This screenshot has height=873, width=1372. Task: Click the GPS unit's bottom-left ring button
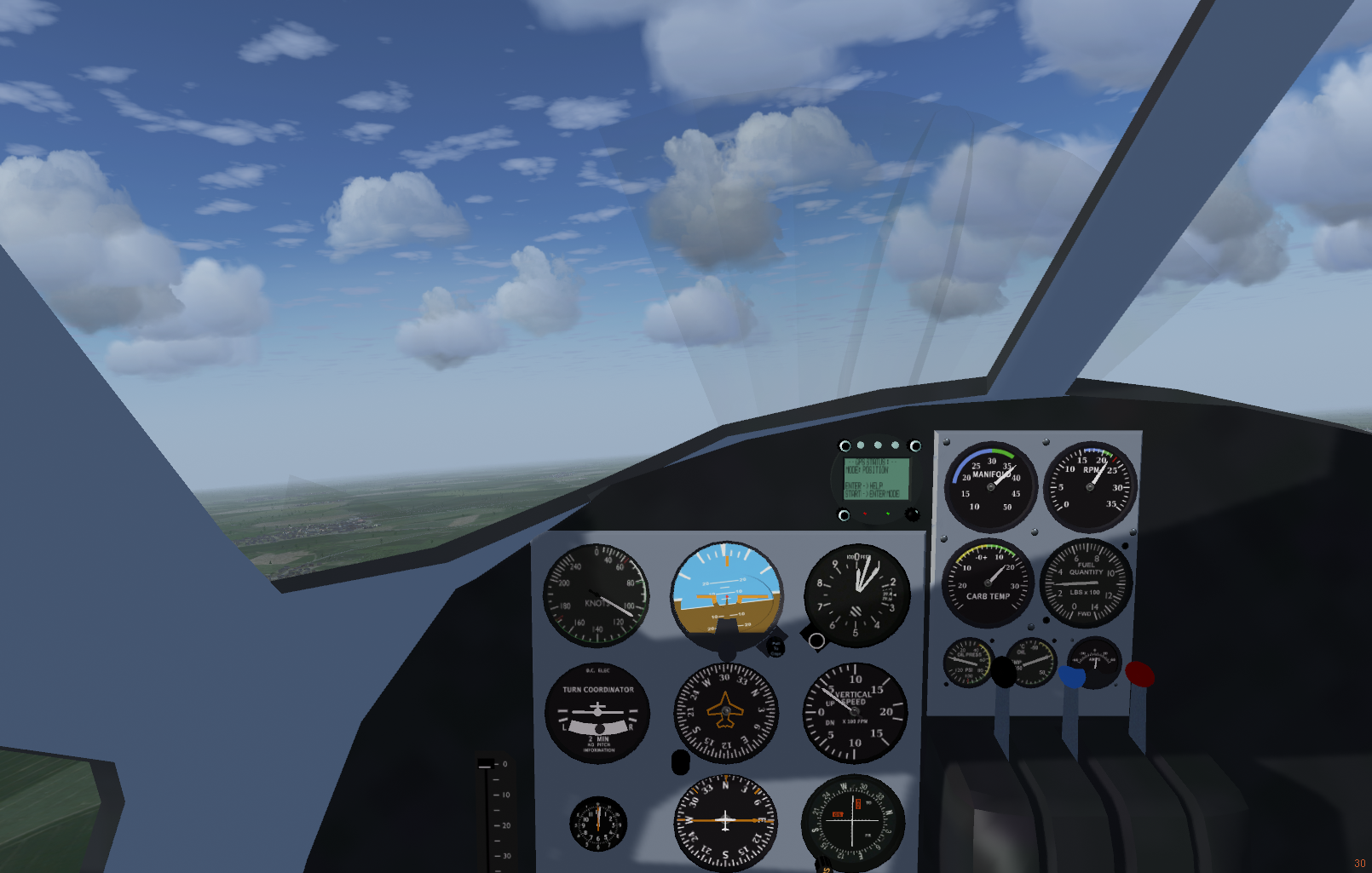click(x=844, y=515)
